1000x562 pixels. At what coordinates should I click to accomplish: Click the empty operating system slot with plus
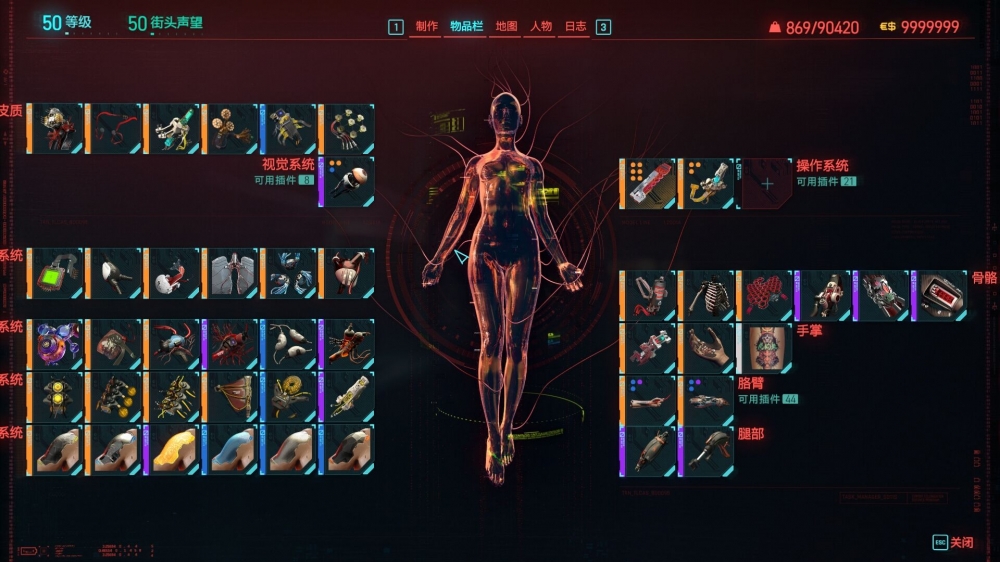pyautogui.click(x=767, y=184)
